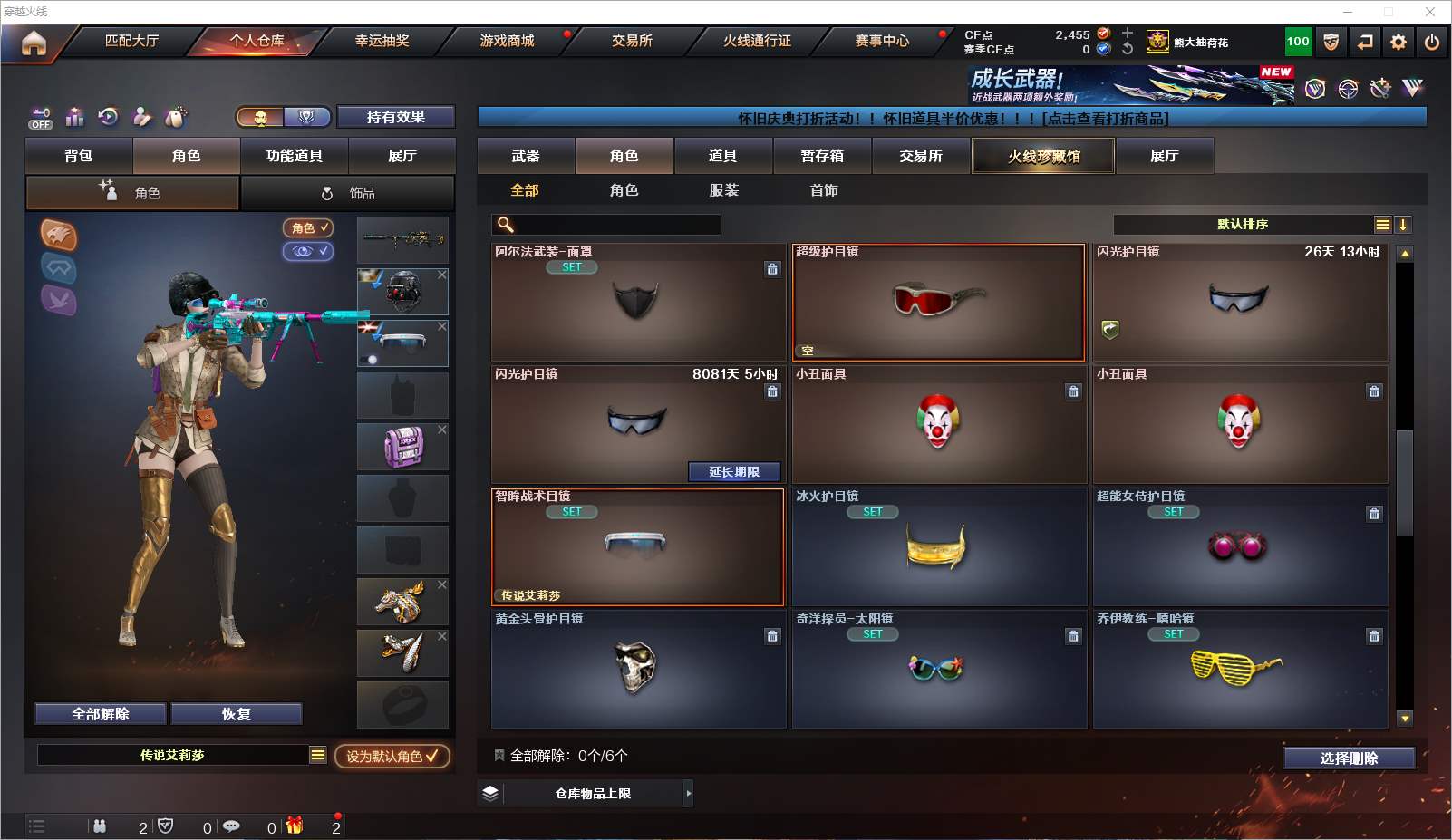Open the 持有效果 owned effects panel
1452x840 pixels.
pyautogui.click(x=395, y=117)
